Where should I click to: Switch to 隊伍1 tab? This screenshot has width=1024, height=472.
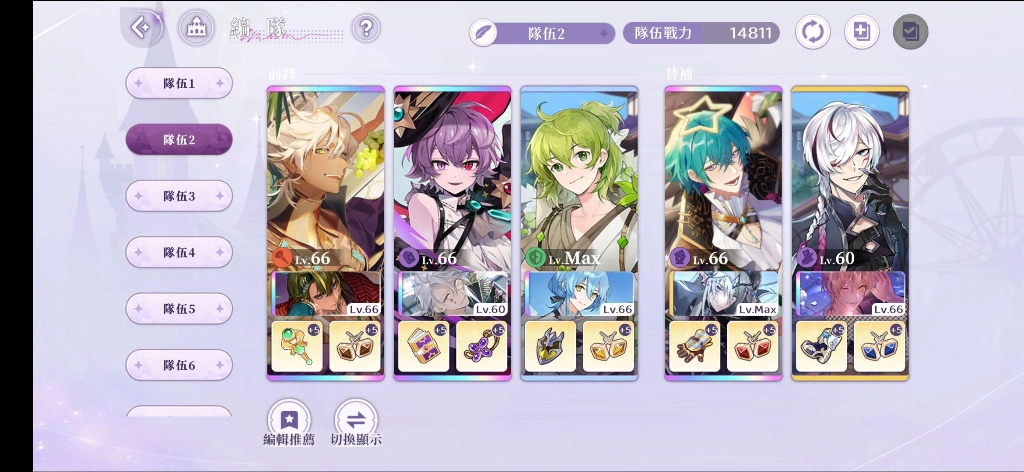tap(179, 83)
